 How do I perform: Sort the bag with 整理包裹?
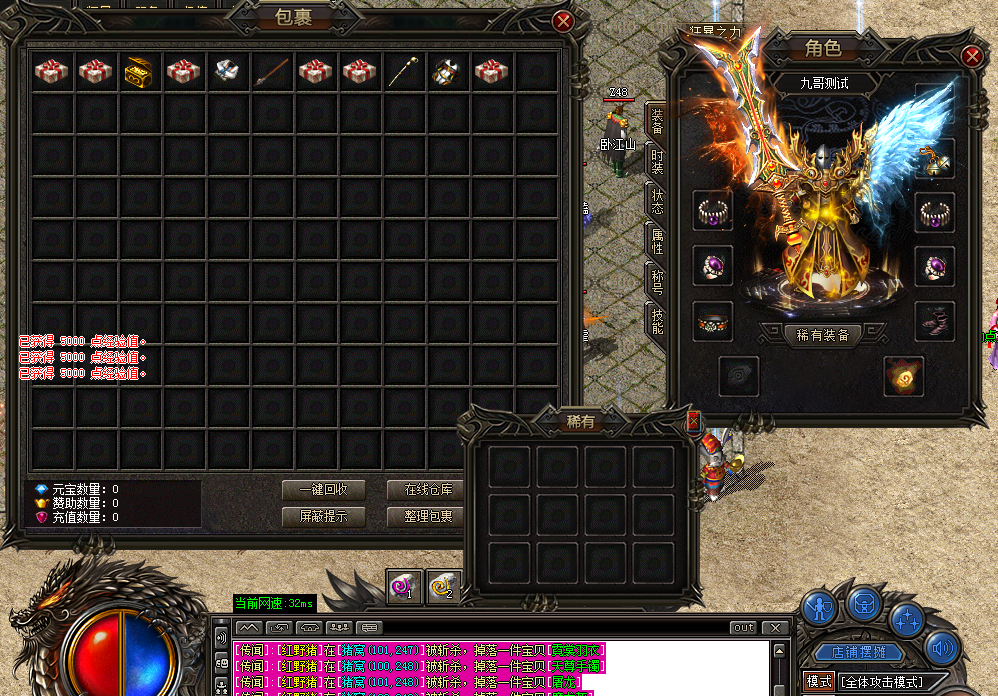tap(428, 517)
